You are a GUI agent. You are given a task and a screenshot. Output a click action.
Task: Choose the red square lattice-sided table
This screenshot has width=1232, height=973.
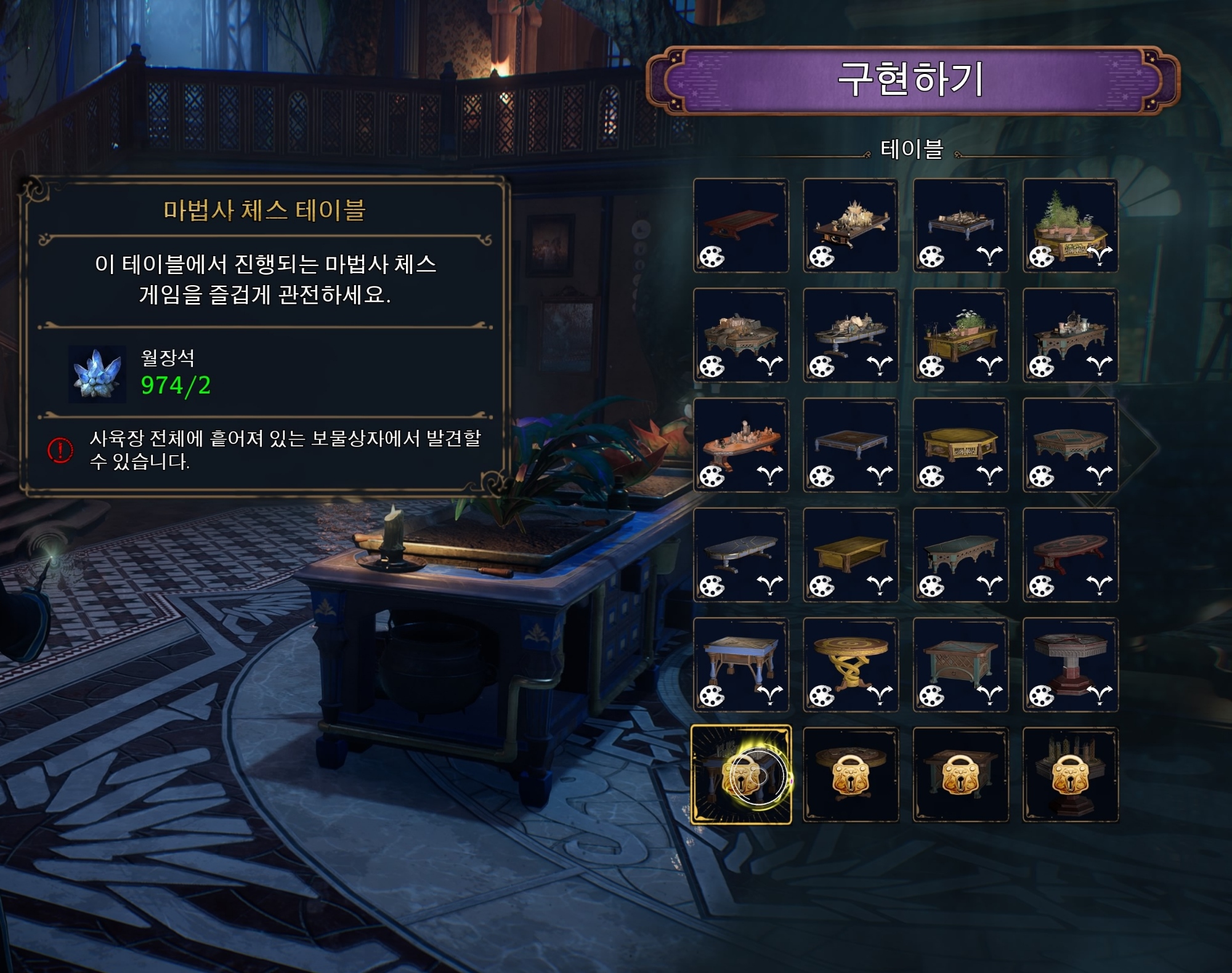pos(960,664)
